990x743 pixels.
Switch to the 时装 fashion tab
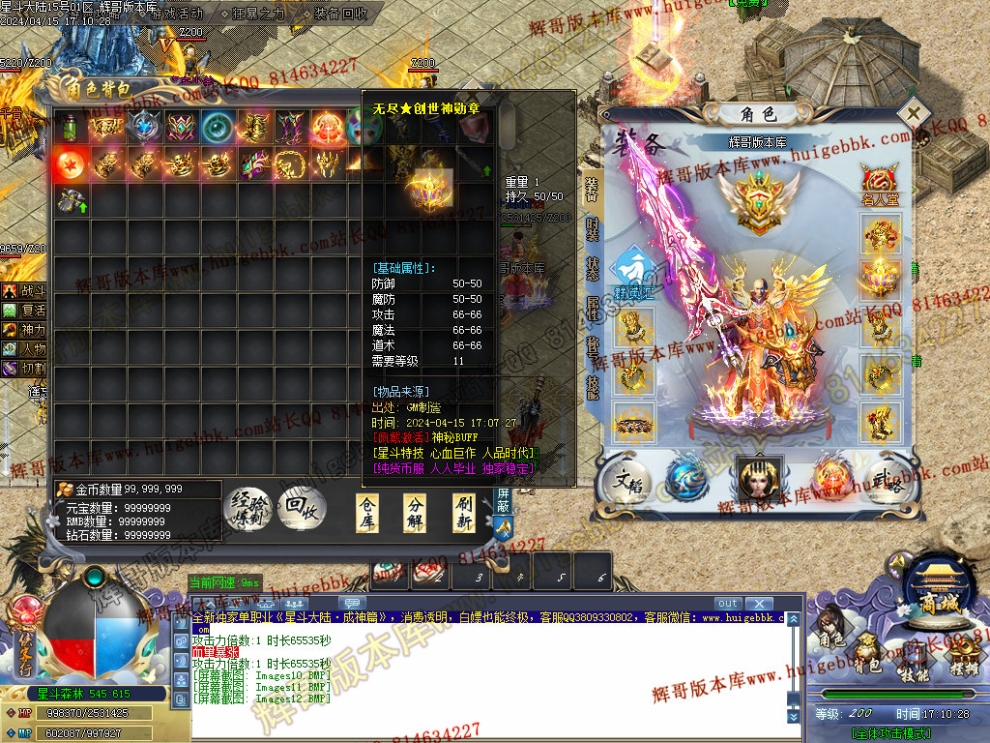591,228
